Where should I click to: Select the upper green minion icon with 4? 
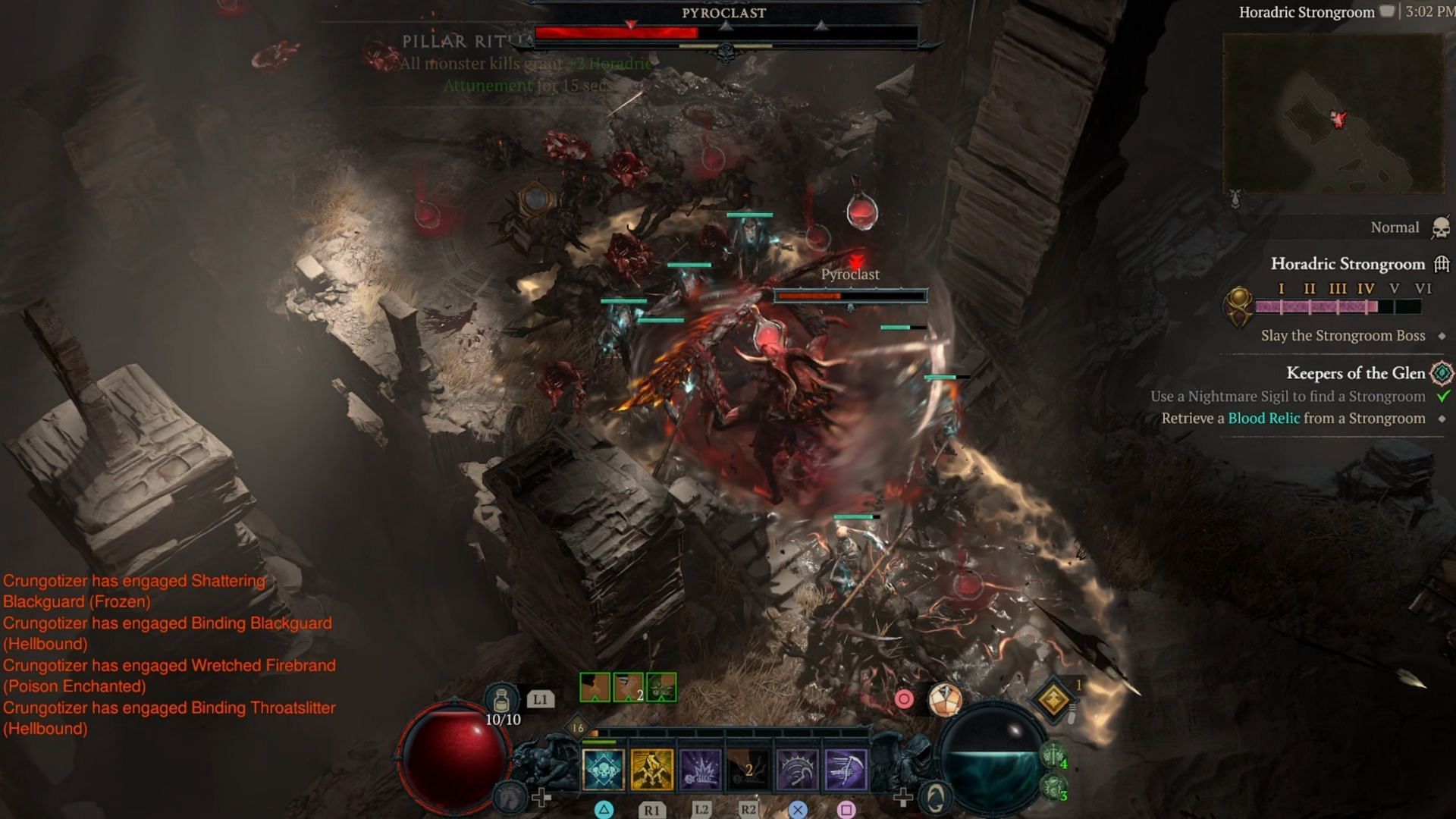[1053, 755]
